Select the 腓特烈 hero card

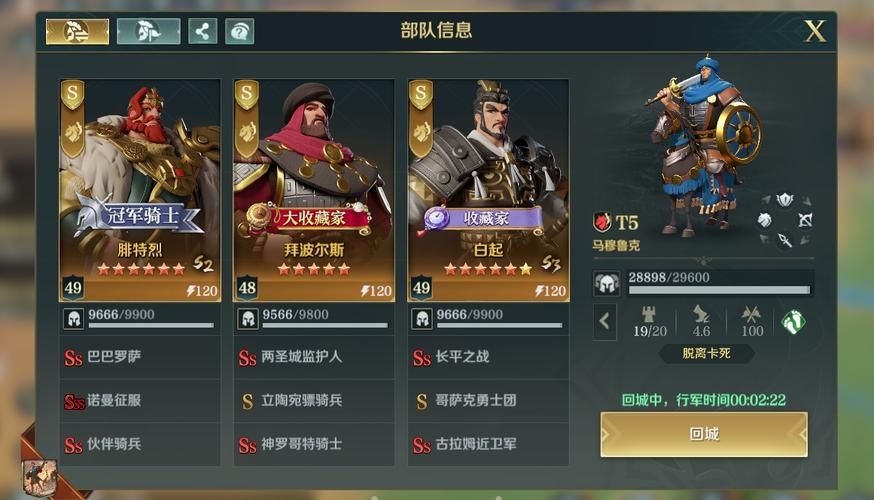[140, 190]
